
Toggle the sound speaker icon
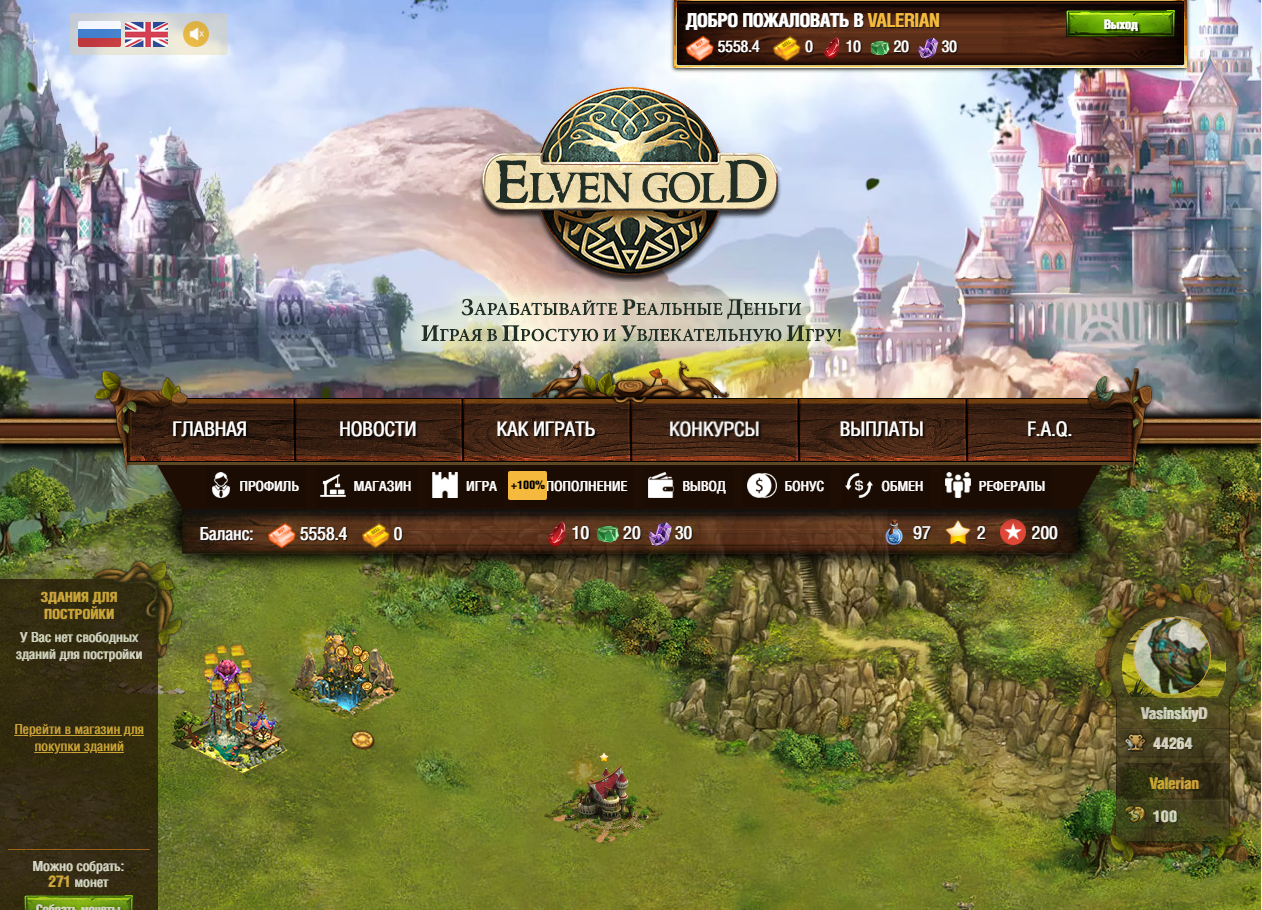(196, 35)
